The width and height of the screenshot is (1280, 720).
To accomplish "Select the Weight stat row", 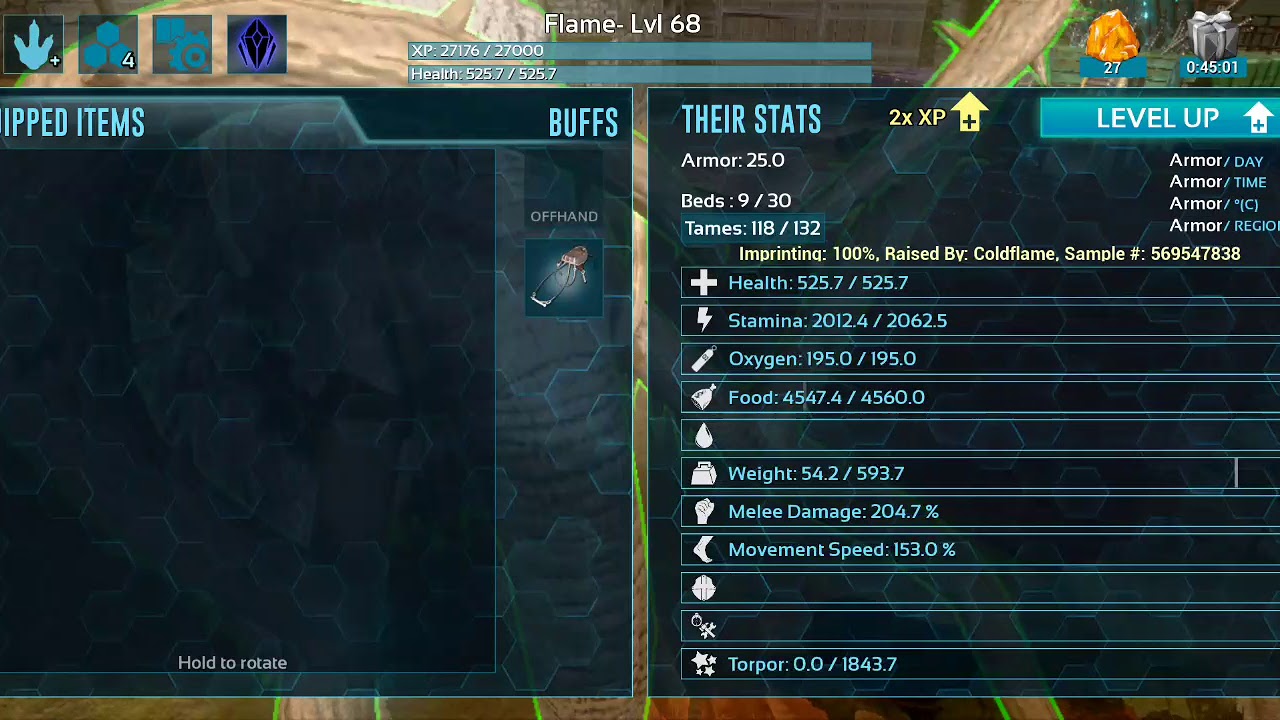I will 980,473.
